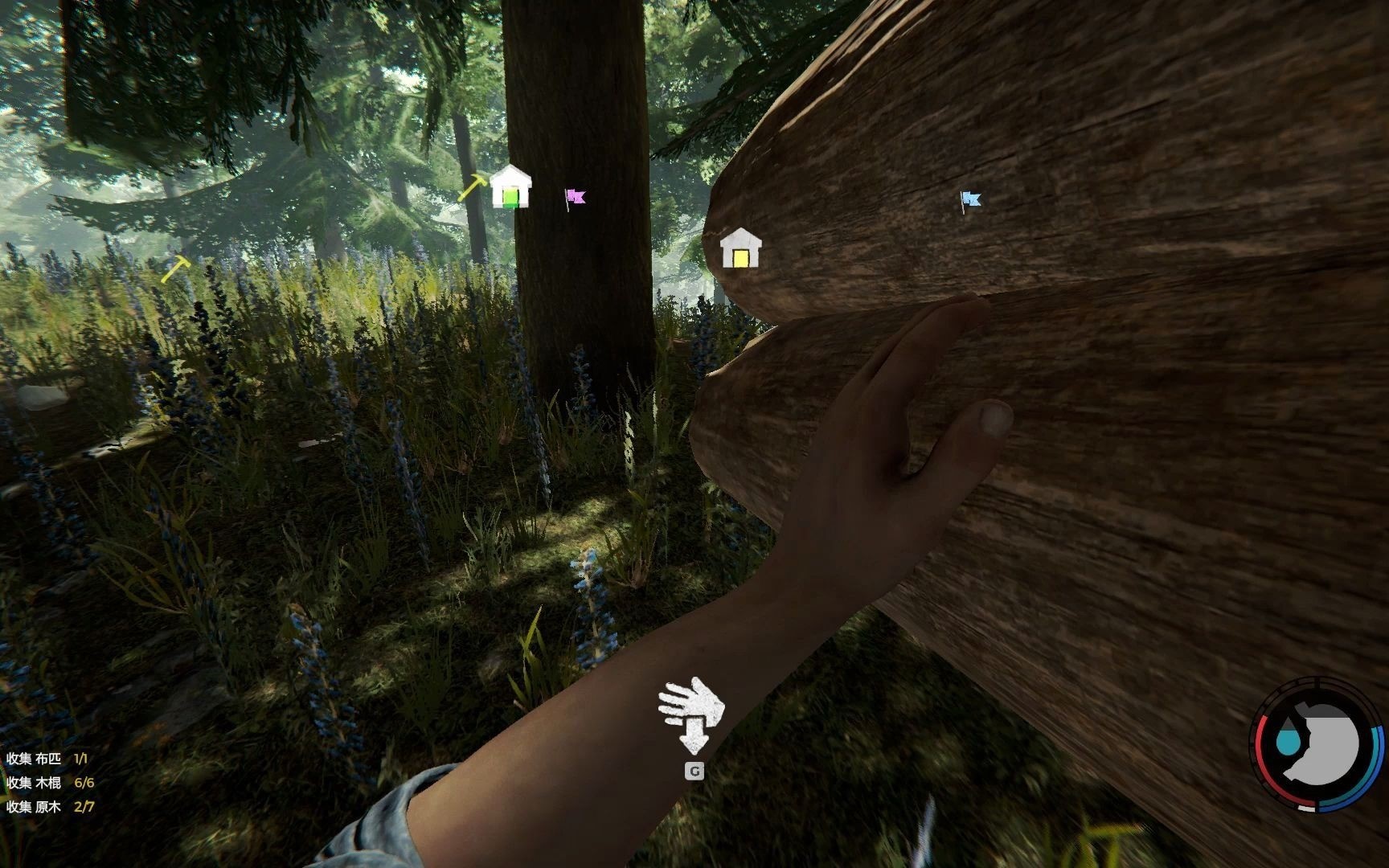Open the 收集 布匹 objective entry

47,758
